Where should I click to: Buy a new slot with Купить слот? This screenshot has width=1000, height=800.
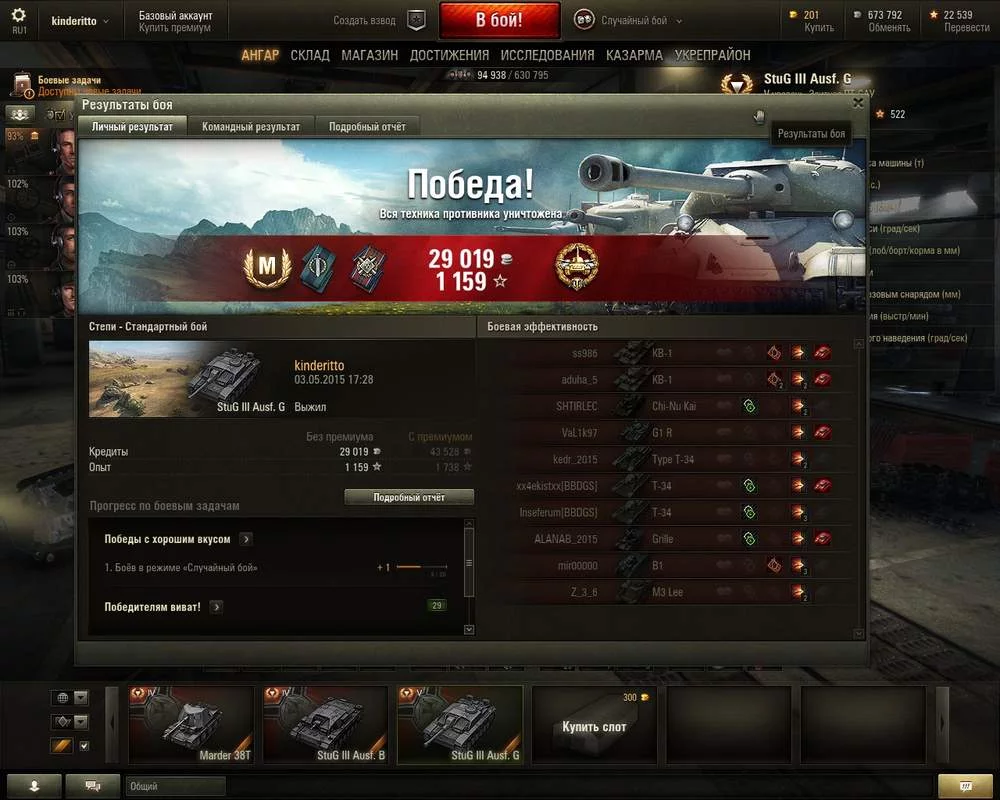click(x=594, y=725)
